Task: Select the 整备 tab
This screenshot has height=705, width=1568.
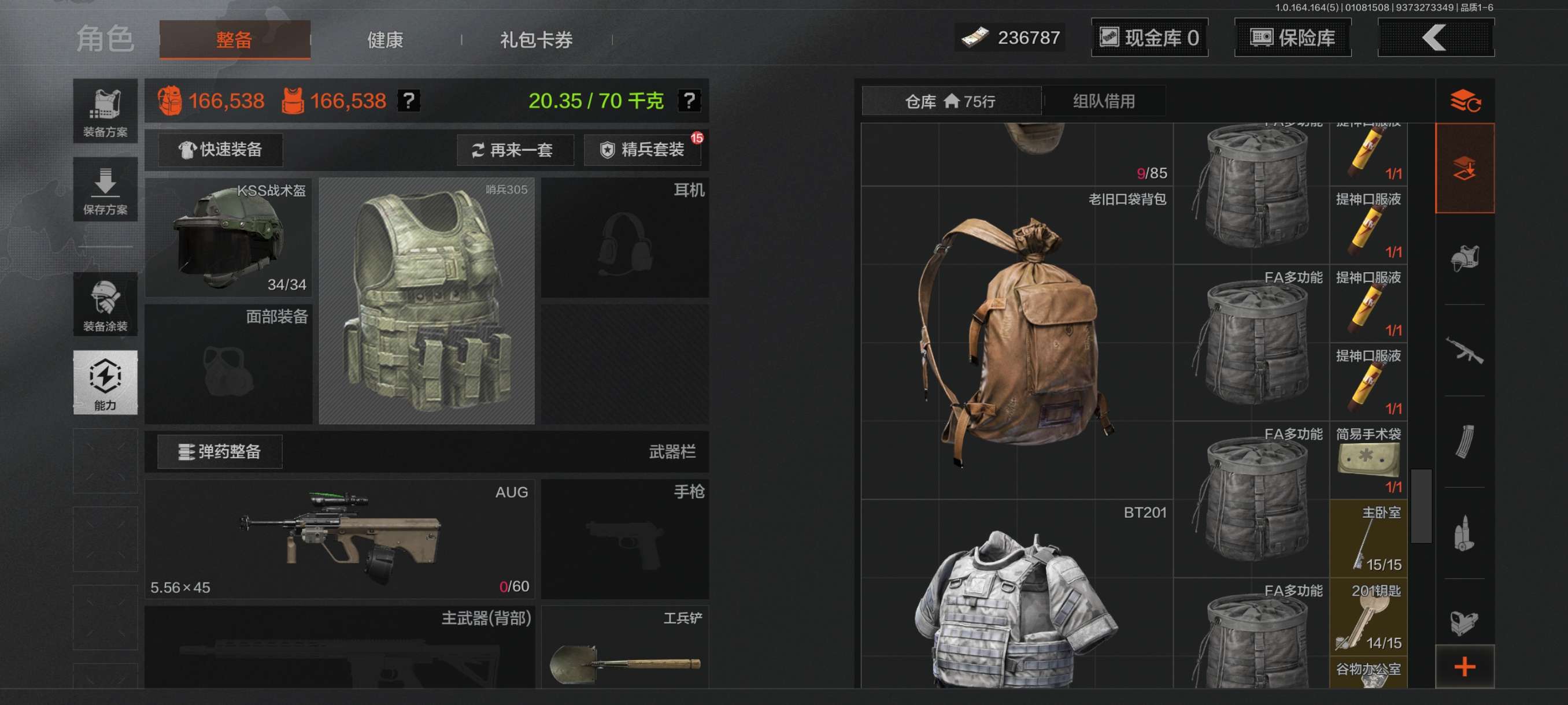Action: point(234,40)
